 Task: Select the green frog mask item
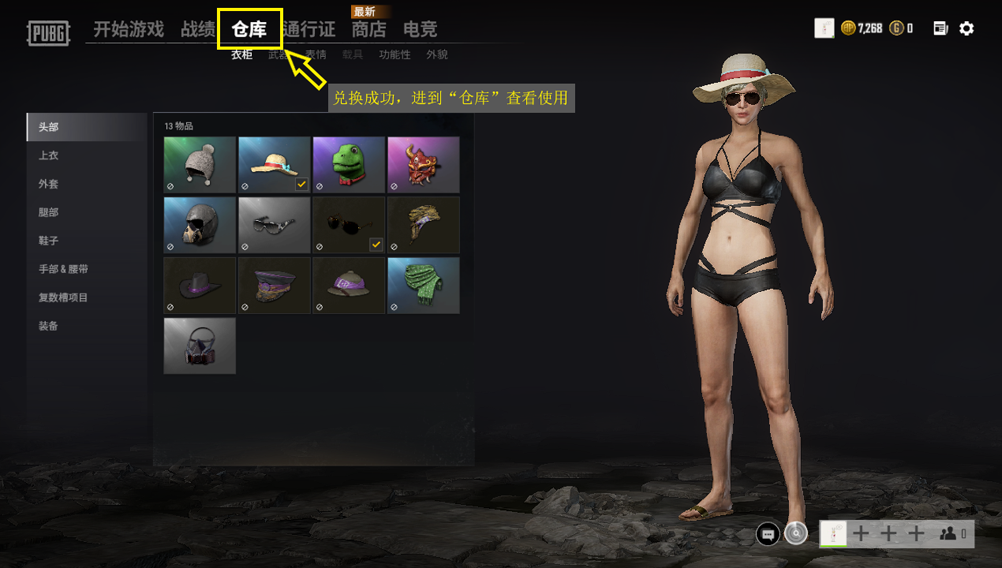point(348,164)
